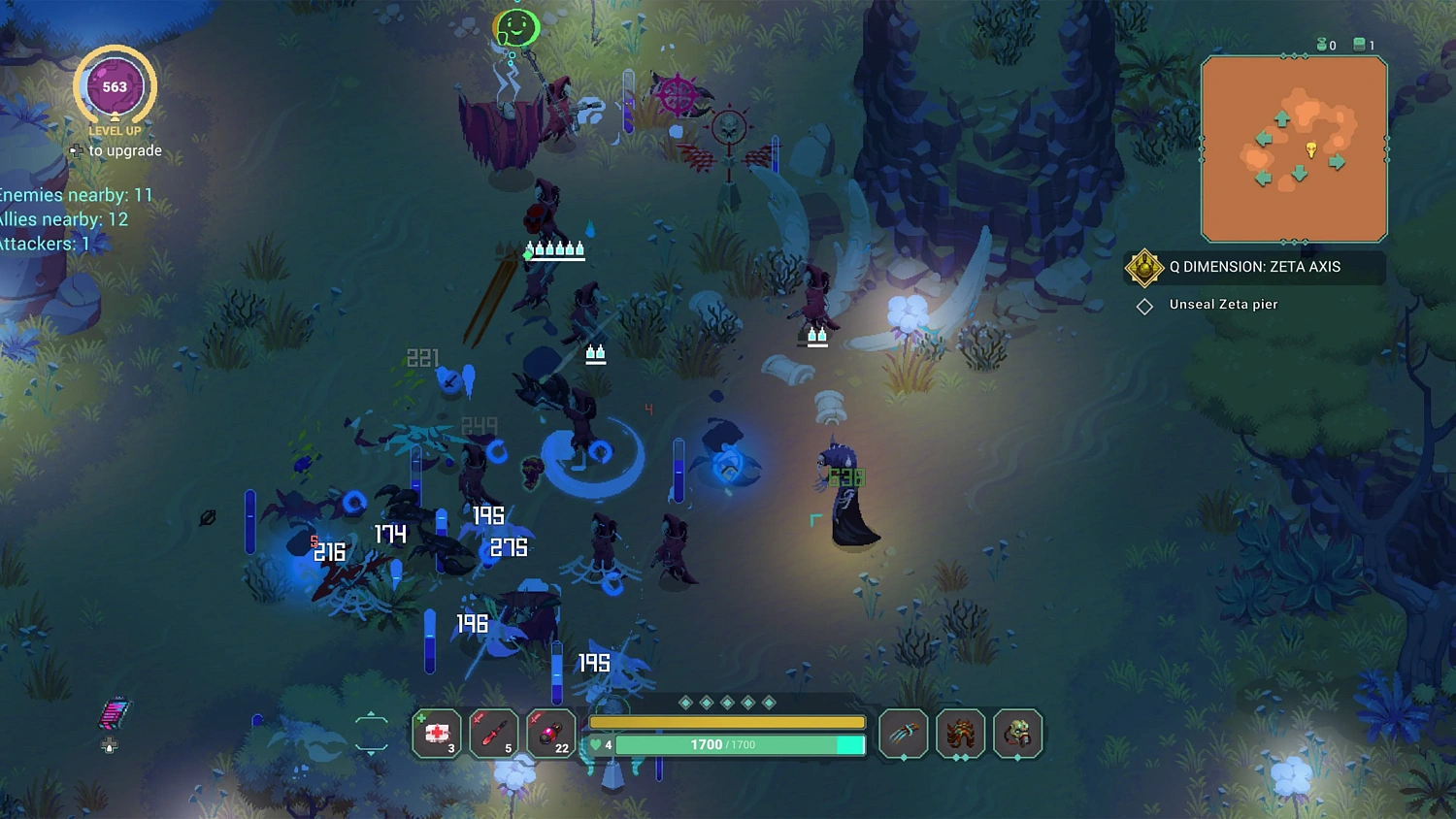Toggle the first upgrade diamond above the XP bar
This screenshot has width=1456, height=819.
point(685,701)
